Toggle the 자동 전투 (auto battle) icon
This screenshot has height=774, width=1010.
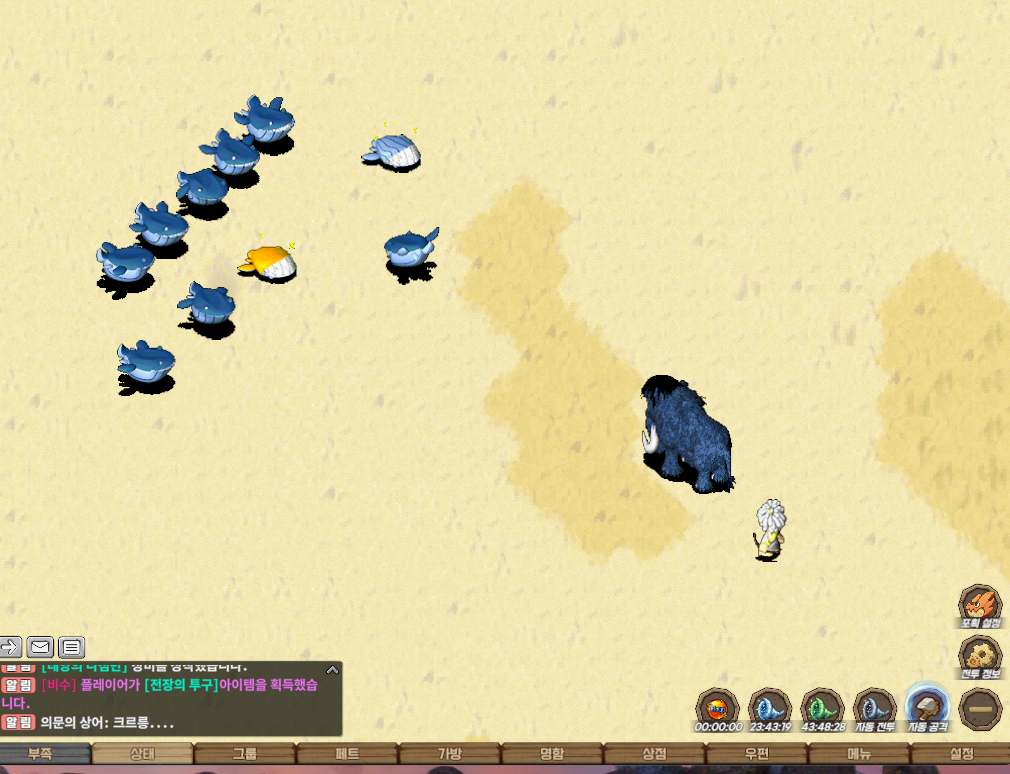coord(875,707)
